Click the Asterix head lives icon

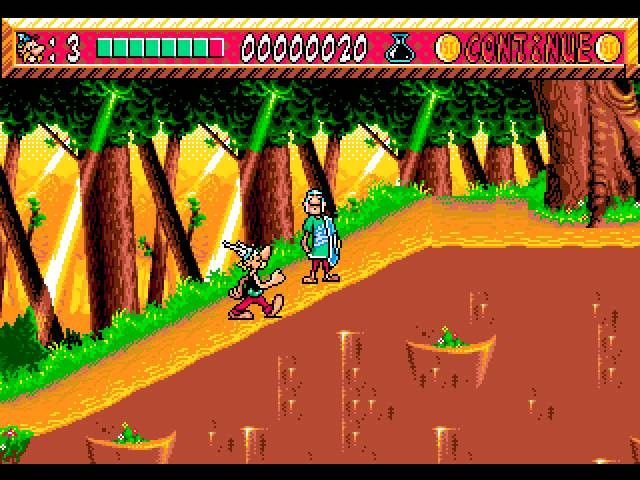[x=33, y=48]
